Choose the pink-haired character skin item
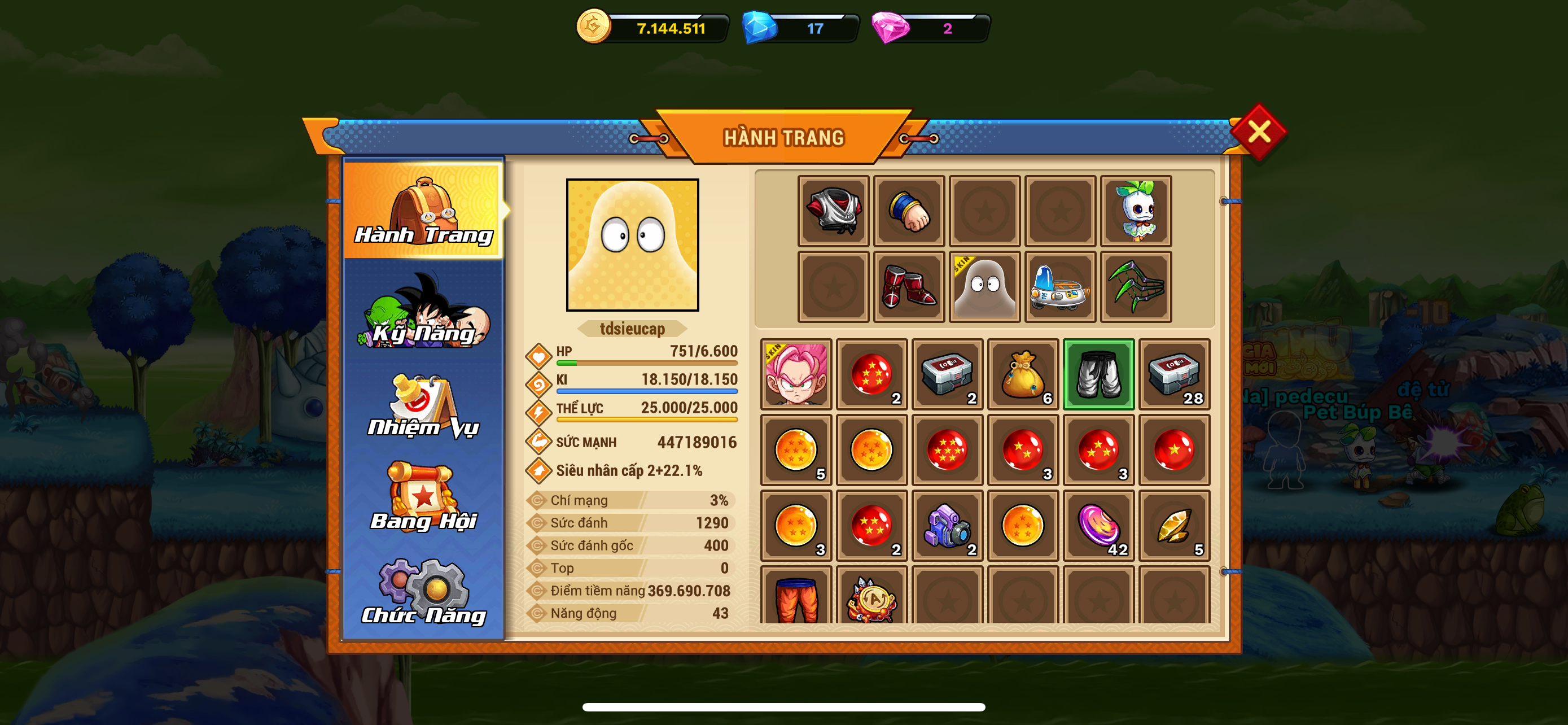This screenshot has width=1568, height=725. point(796,374)
